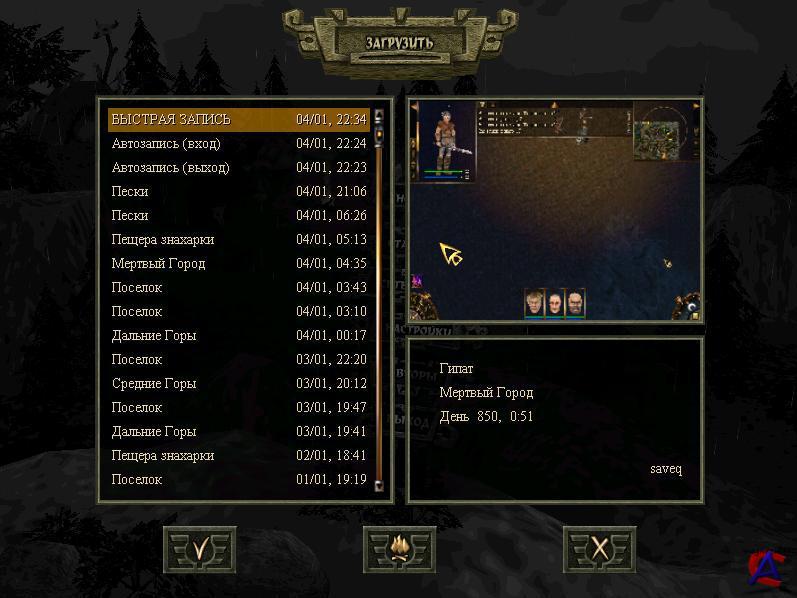Click the save preview screenshot thumbnail
This screenshot has height=598, width=797.
click(x=555, y=209)
